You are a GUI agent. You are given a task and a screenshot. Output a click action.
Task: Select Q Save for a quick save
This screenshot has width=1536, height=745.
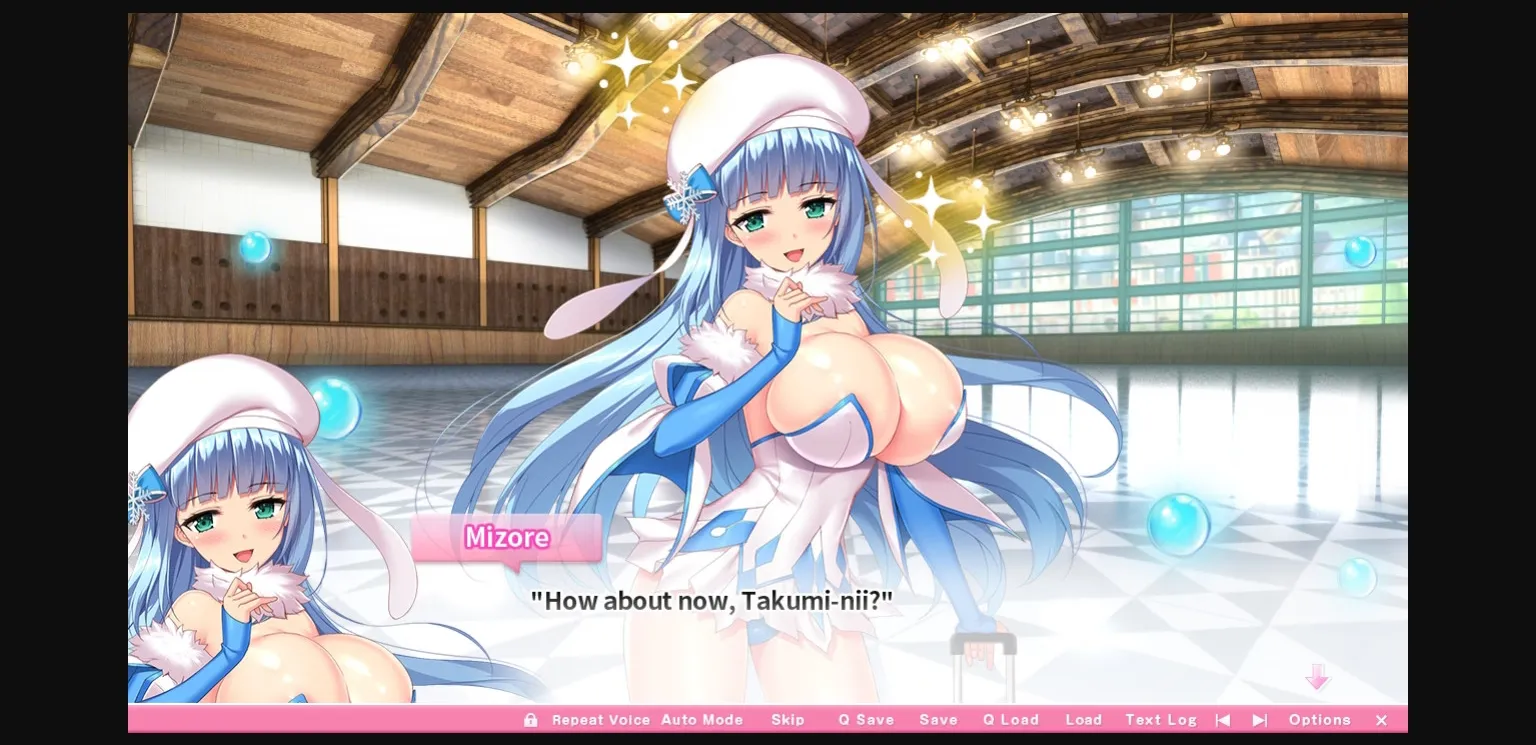tap(866, 720)
